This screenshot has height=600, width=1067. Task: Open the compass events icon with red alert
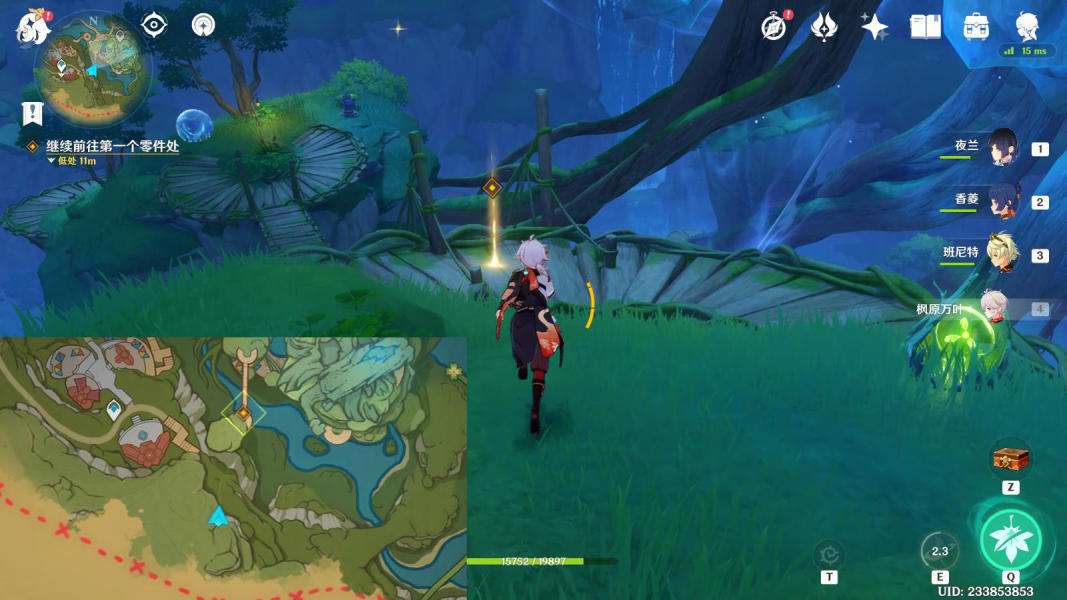click(774, 27)
